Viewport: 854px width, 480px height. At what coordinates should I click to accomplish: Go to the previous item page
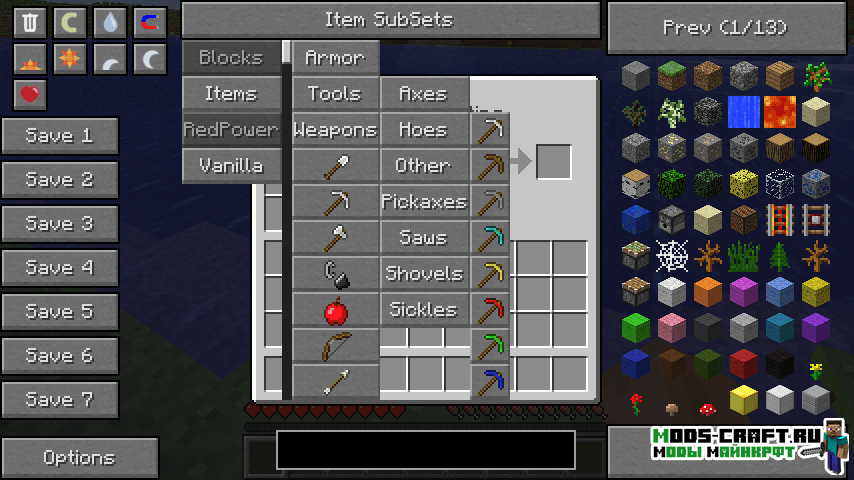(x=725, y=27)
